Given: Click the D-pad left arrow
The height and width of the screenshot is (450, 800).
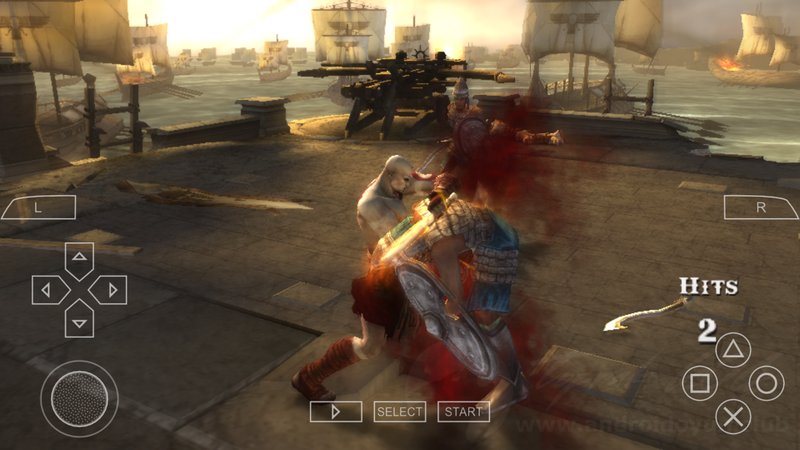Looking at the screenshot, I should tap(48, 290).
